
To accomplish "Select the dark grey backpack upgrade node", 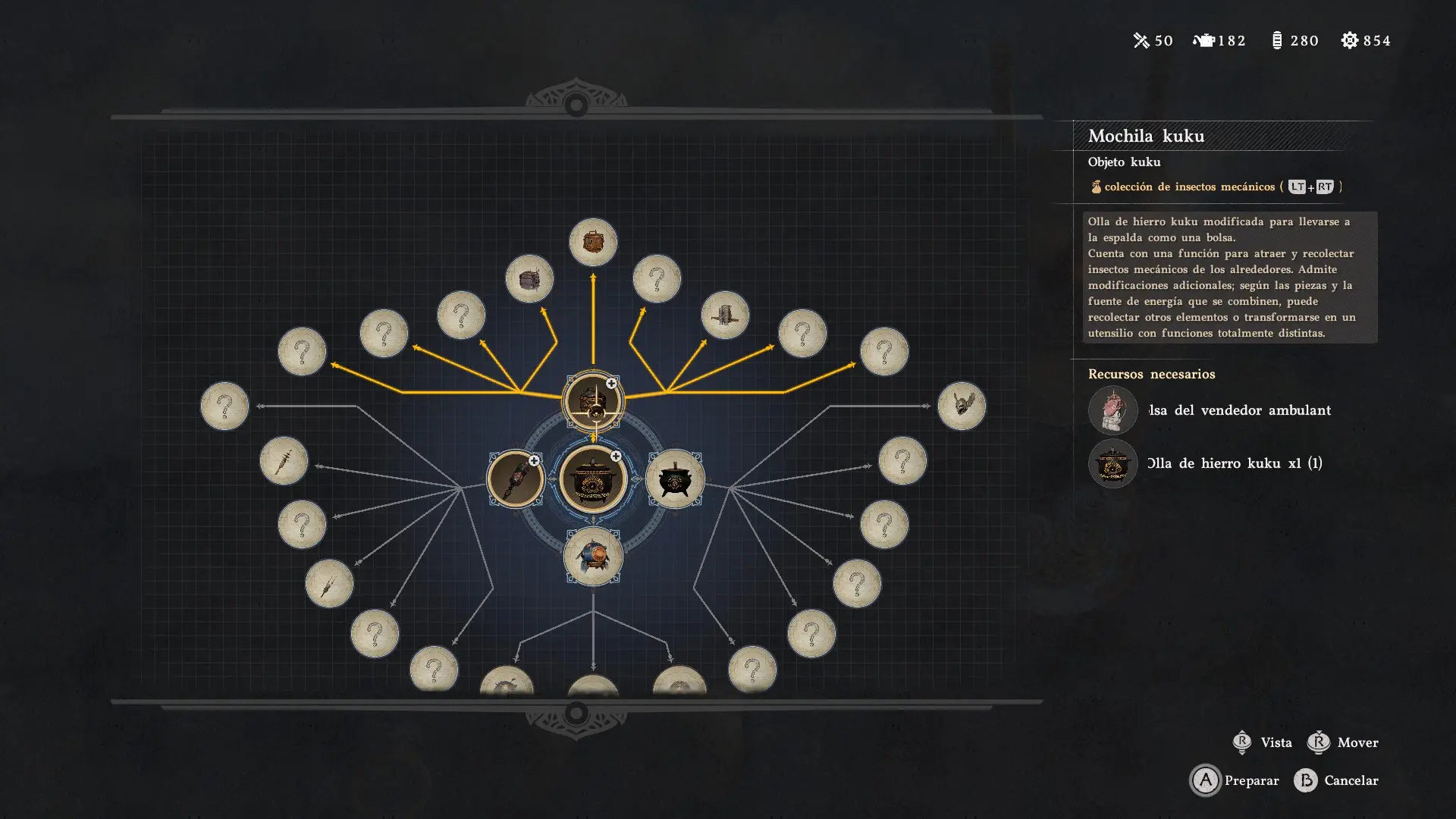I will [x=529, y=279].
